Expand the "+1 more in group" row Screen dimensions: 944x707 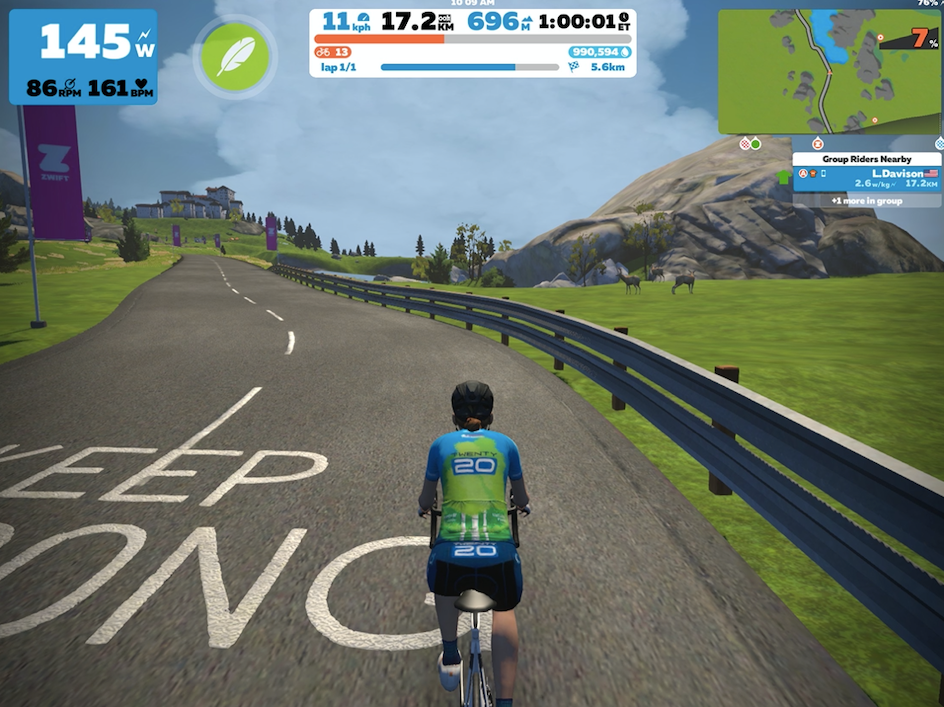pos(867,201)
